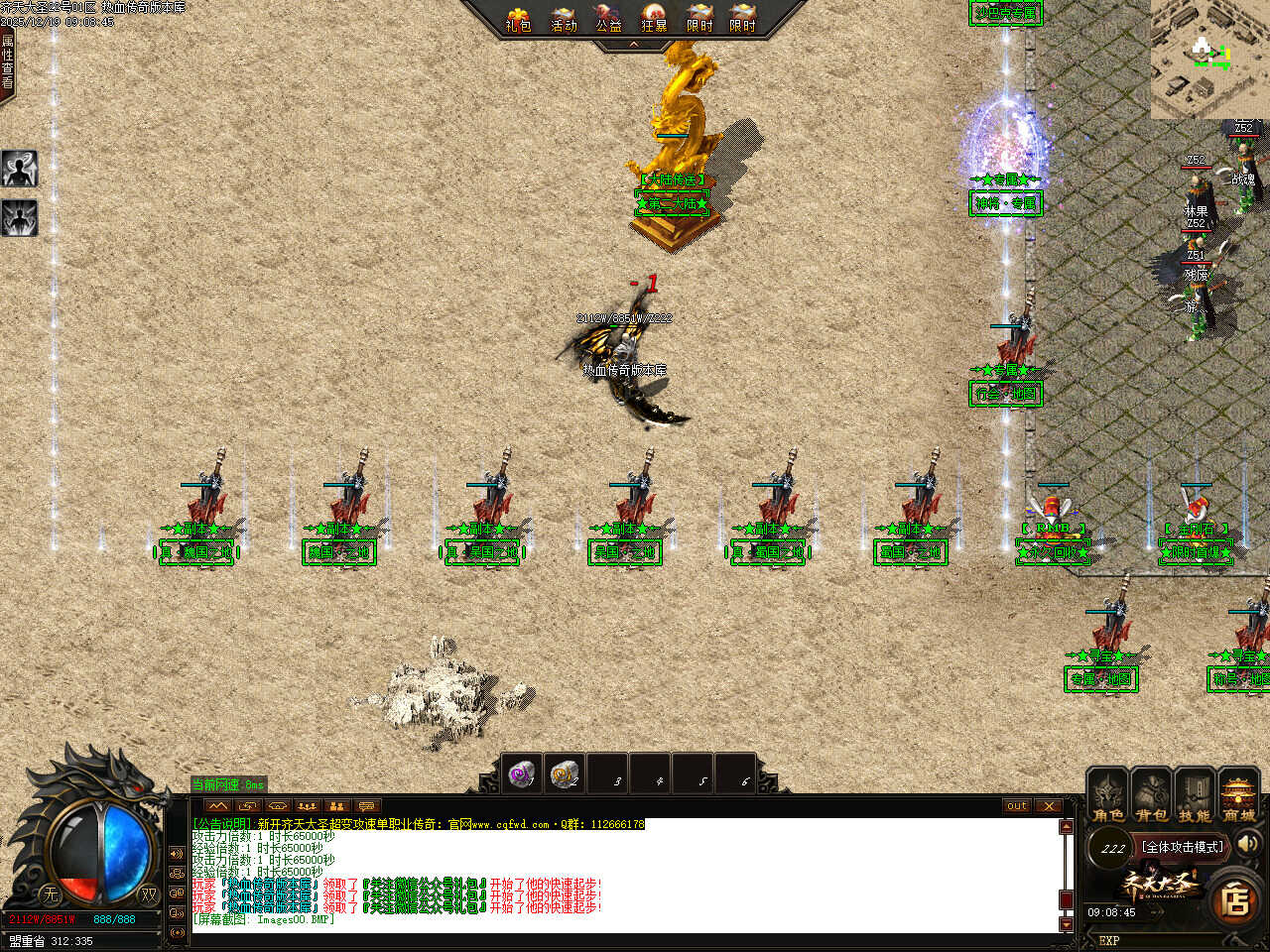Use the orange scroll in slot 2
The image size is (1270, 952).
564,774
